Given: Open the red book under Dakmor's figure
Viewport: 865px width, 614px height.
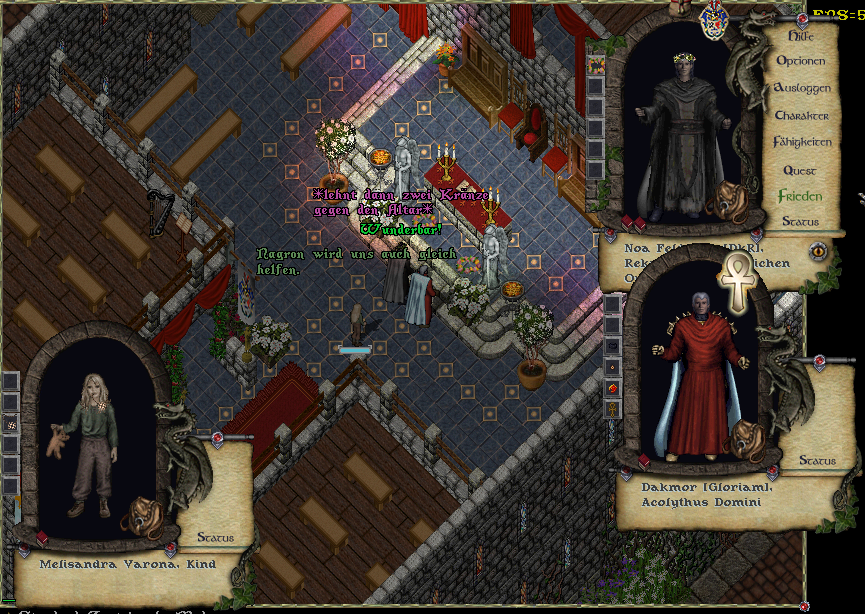Looking at the screenshot, I should point(643,460).
